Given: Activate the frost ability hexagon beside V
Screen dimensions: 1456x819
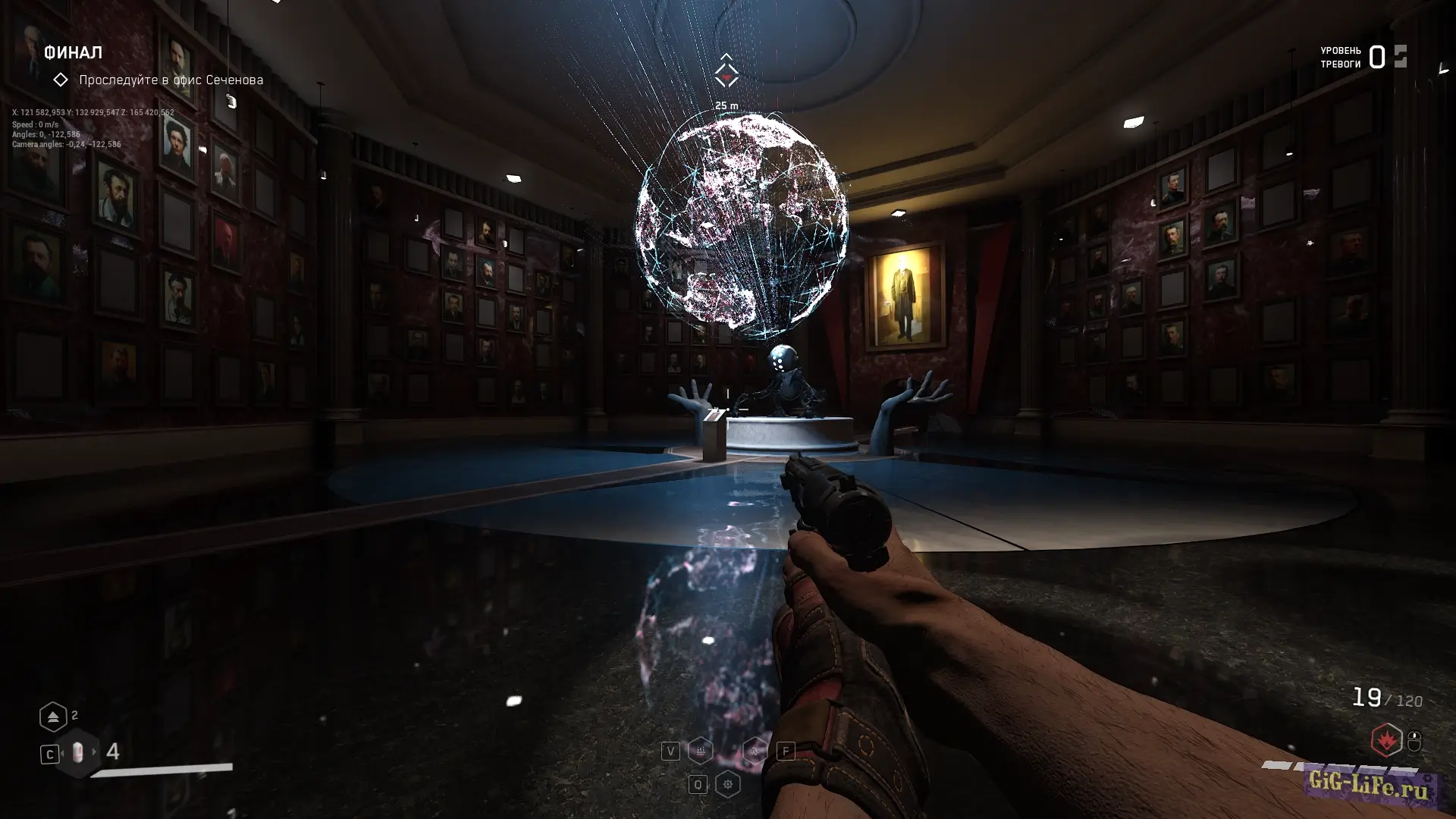Looking at the screenshot, I should click(x=700, y=751).
